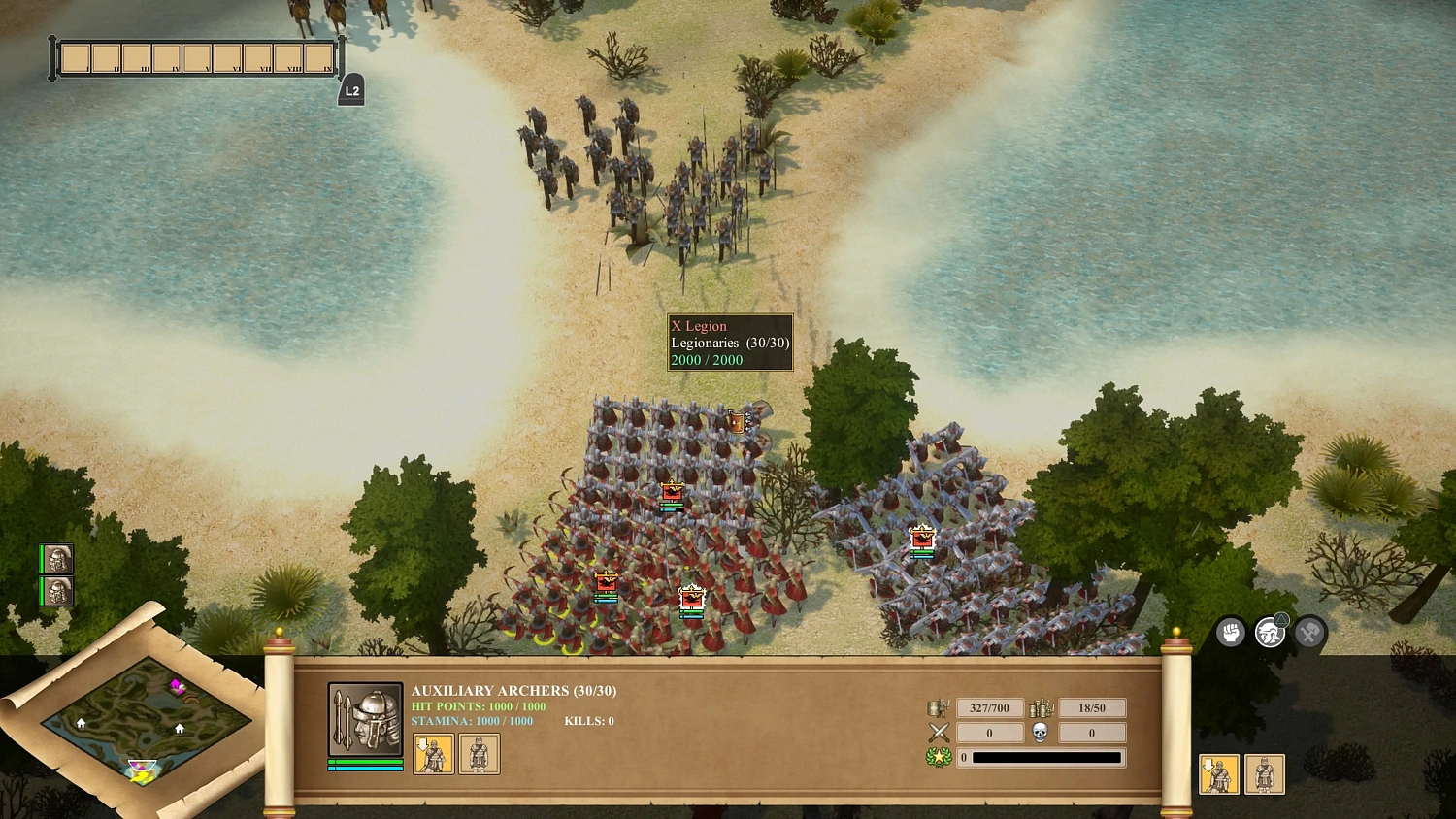
Task: Toggle the highlighted dismount soldier stance button
Action: (x=434, y=754)
